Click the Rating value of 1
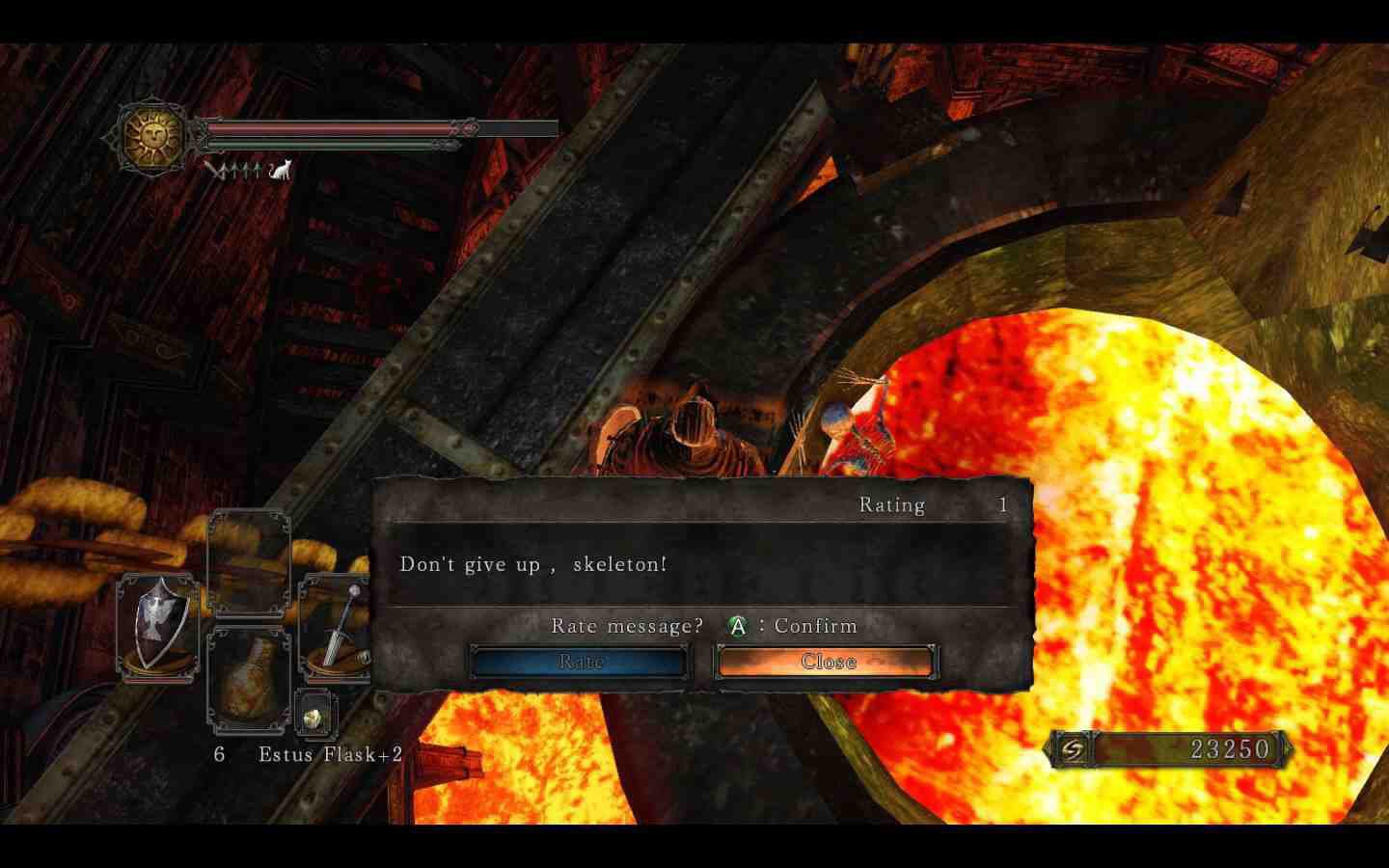 tap(1002, 503)
